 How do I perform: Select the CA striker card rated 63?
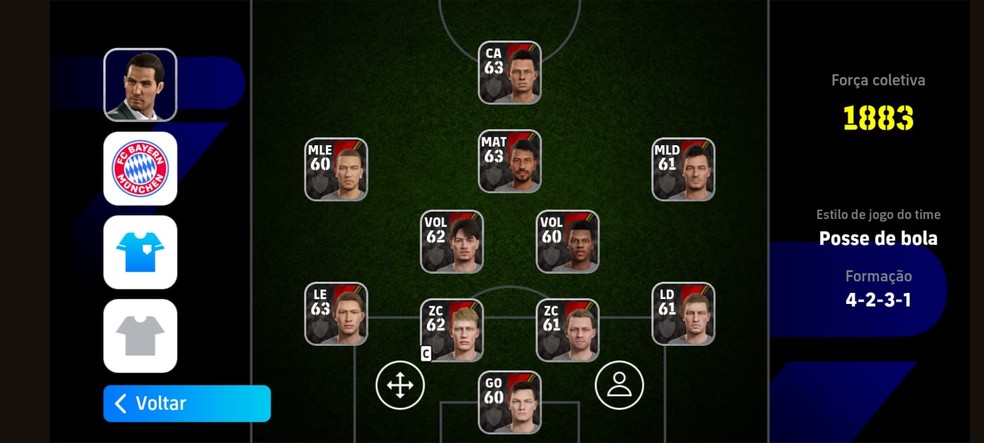[x=510, y=73]
